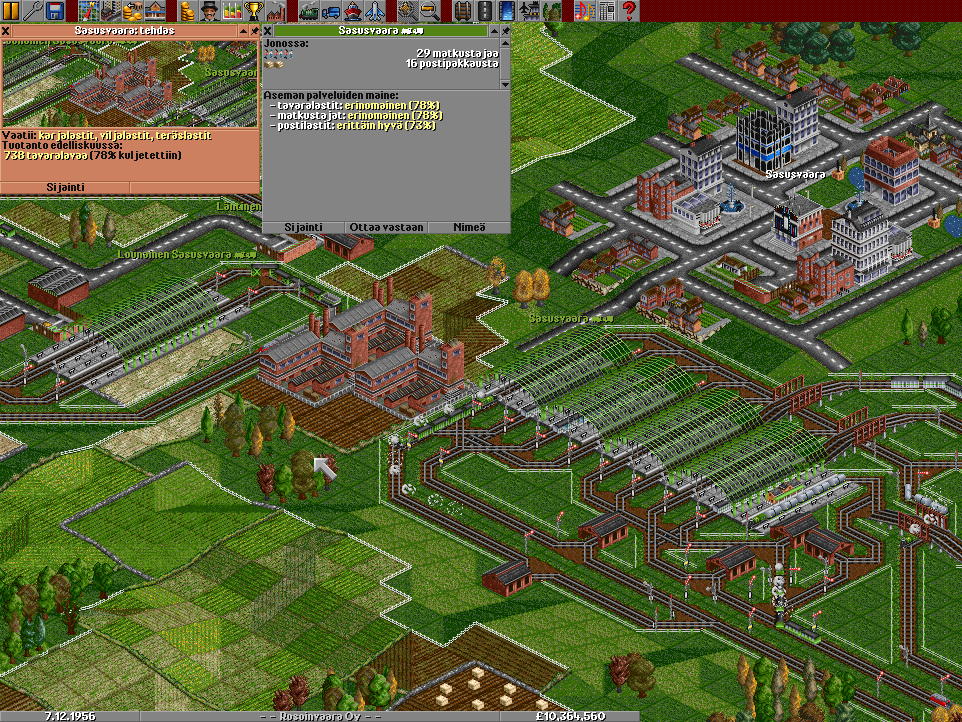Show the map from the toolbar

click(87, 11)
